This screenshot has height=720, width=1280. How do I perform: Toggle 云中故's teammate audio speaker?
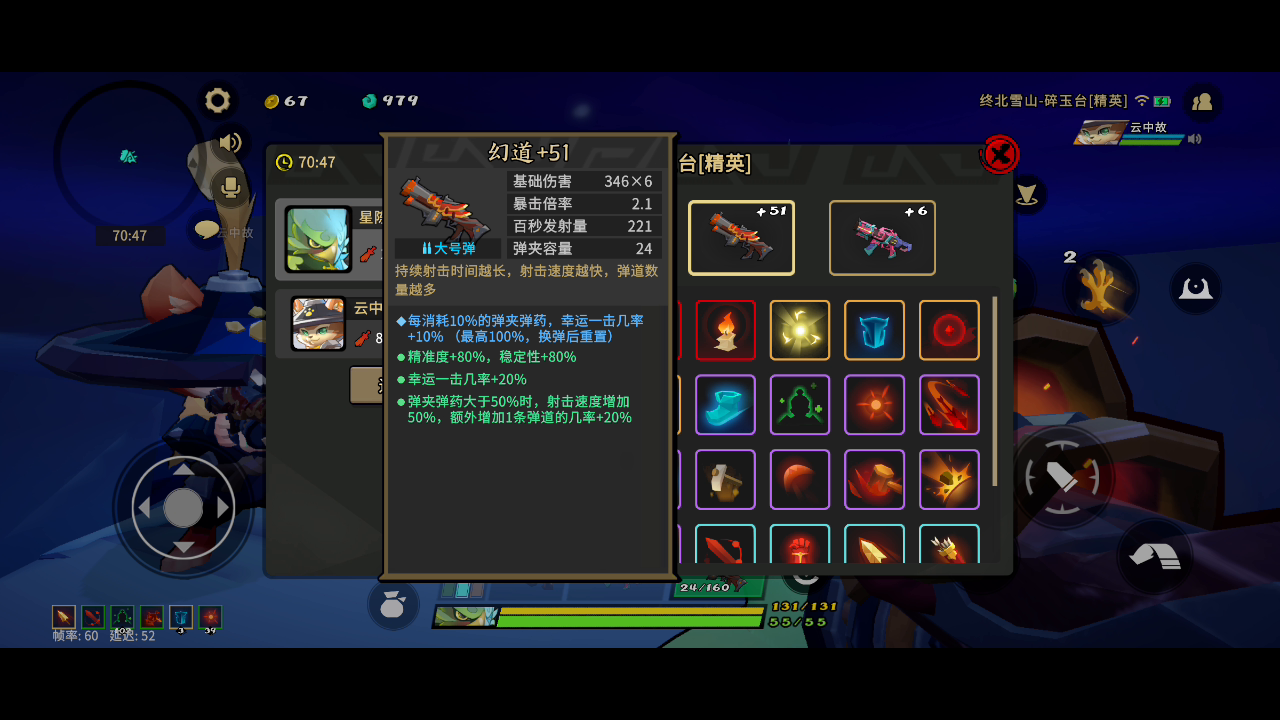tap(1194, 140)
